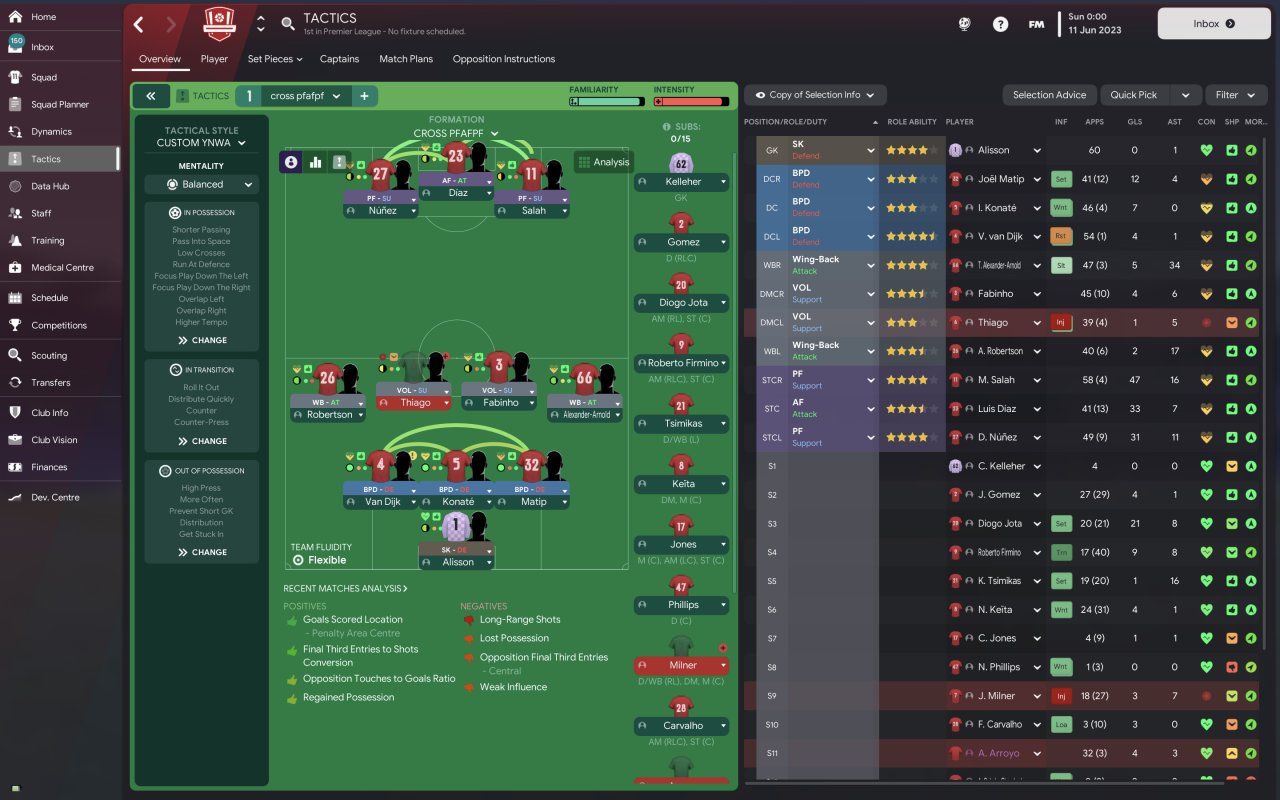Go back with the left arrow
Screen dimensions: 1280x800
click(139, 24)
